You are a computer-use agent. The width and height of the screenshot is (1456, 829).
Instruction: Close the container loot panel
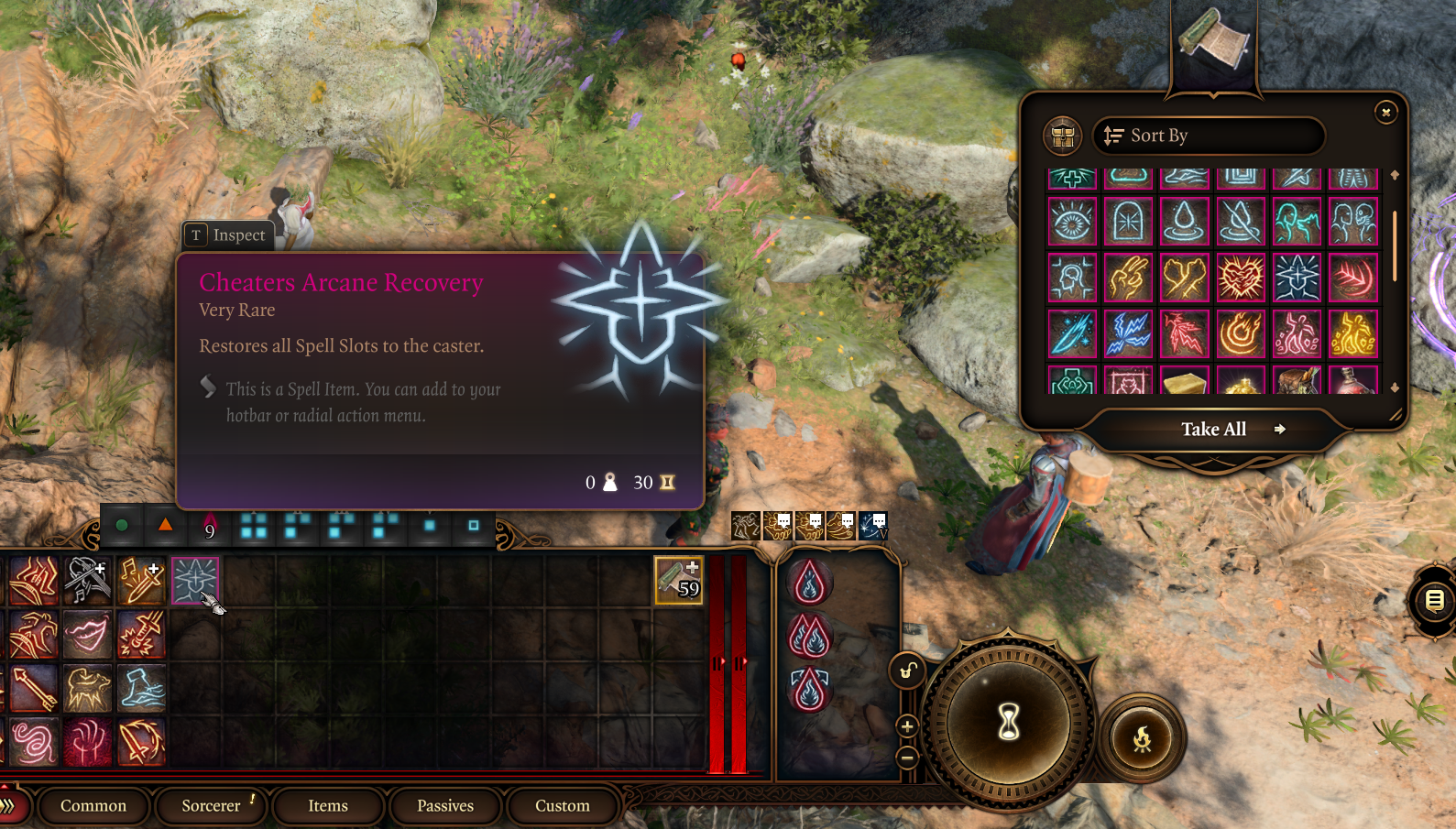click(1385, 112)
